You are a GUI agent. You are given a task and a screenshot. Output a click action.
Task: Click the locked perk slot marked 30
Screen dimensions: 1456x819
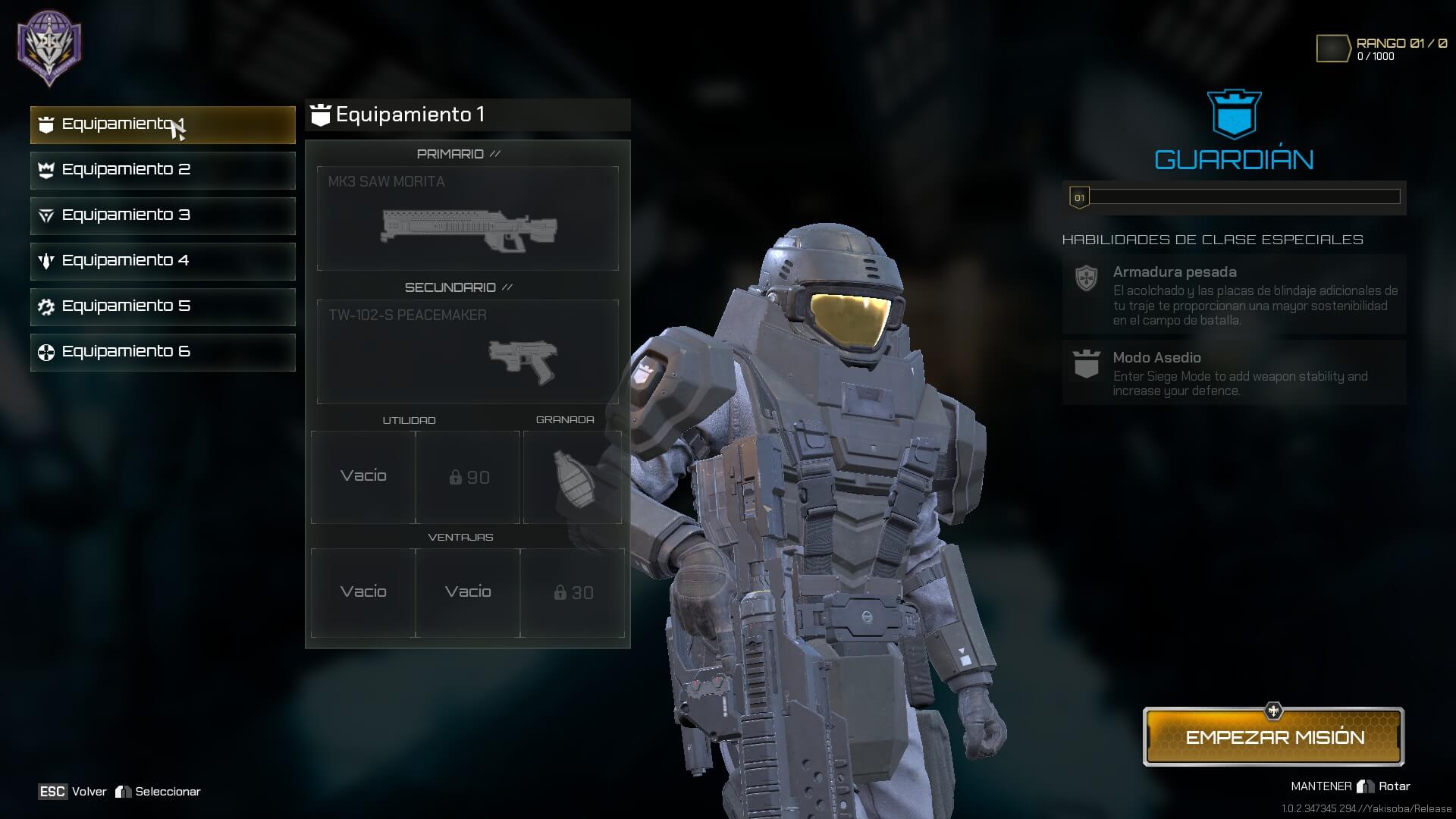(x=573, y=593)
